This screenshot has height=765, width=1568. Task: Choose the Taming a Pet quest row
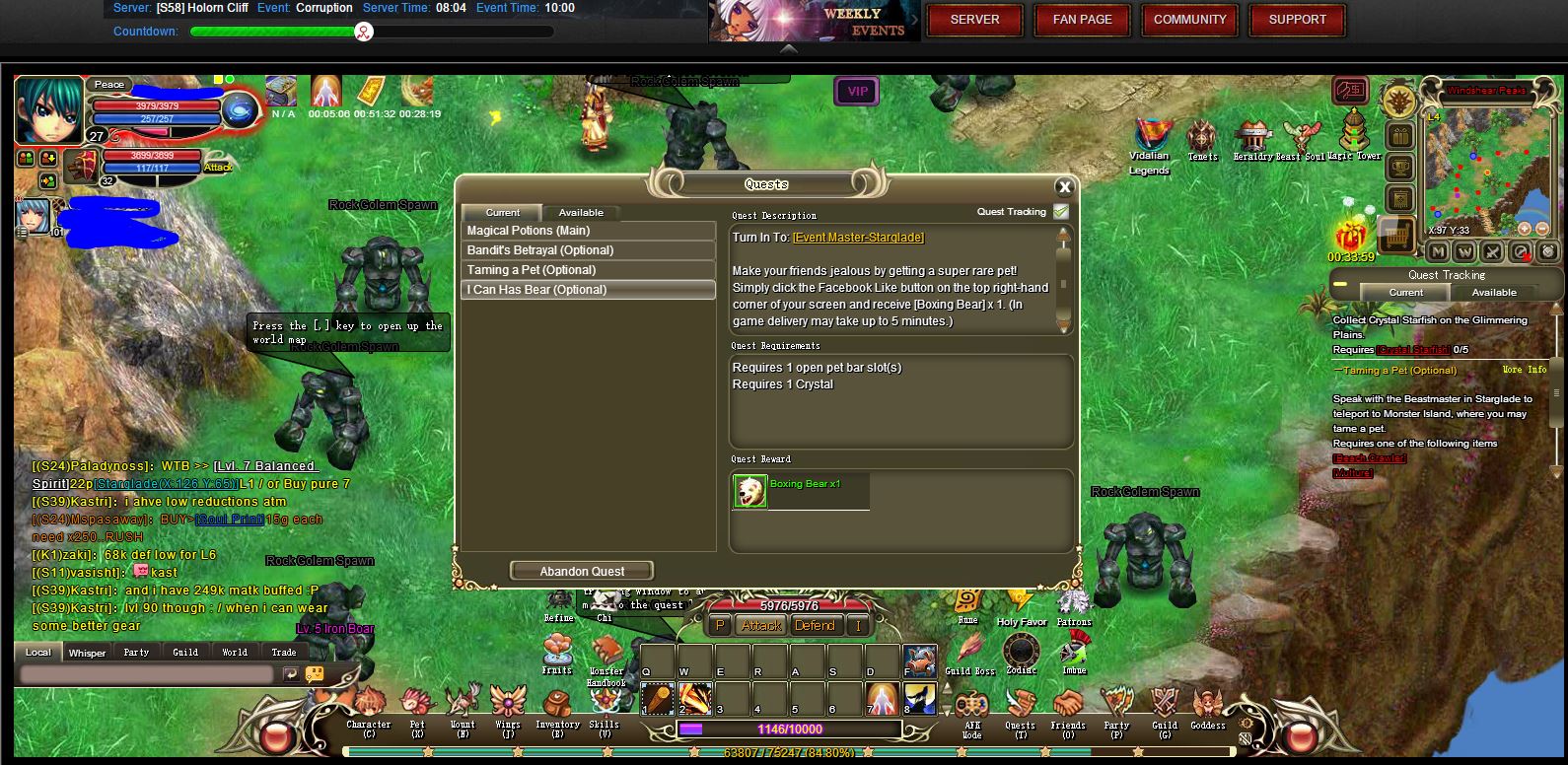589,270
